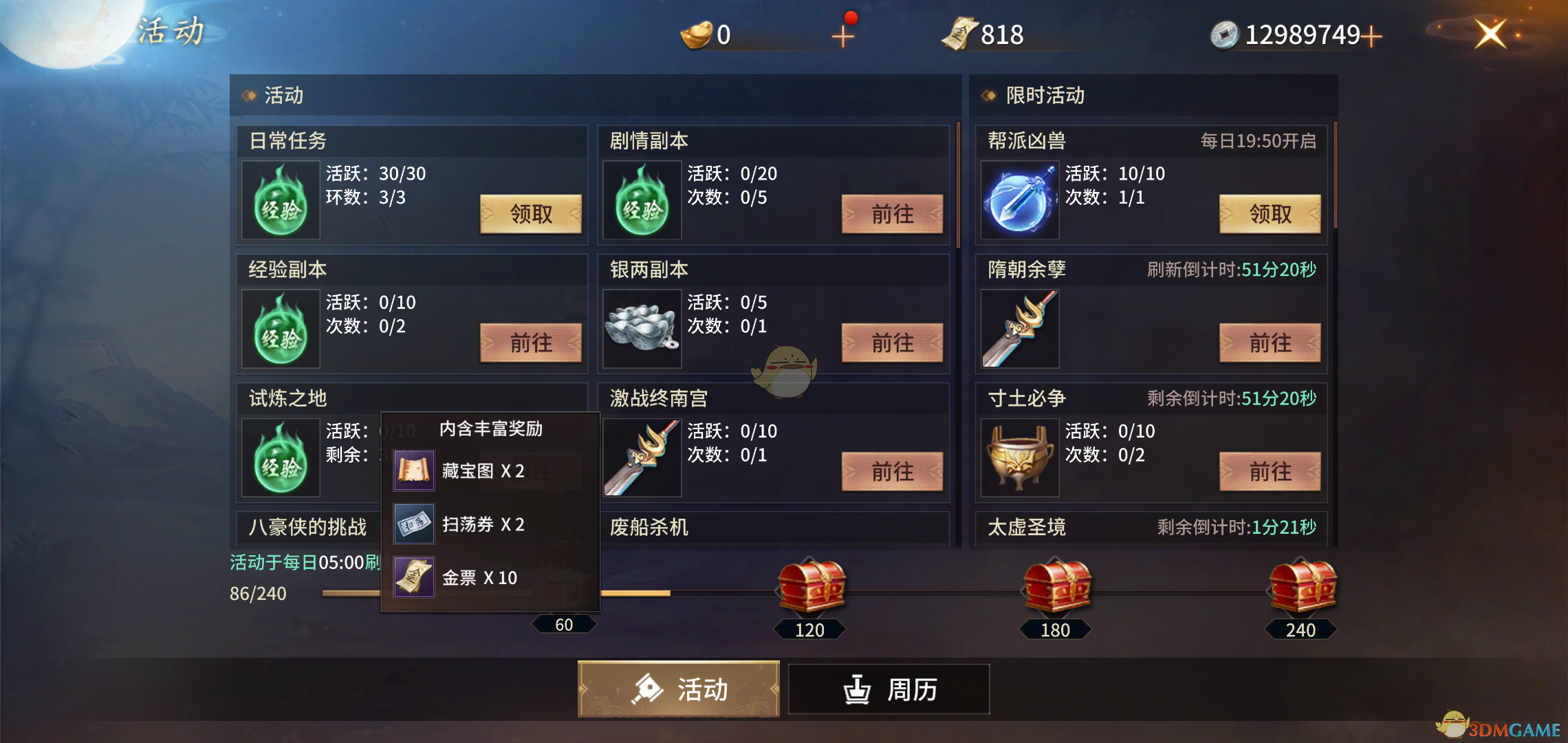Click the silver ingot icon in 银两副本
The height and width of the screenshot is (743, 1568).
click(x=641, y=329)
